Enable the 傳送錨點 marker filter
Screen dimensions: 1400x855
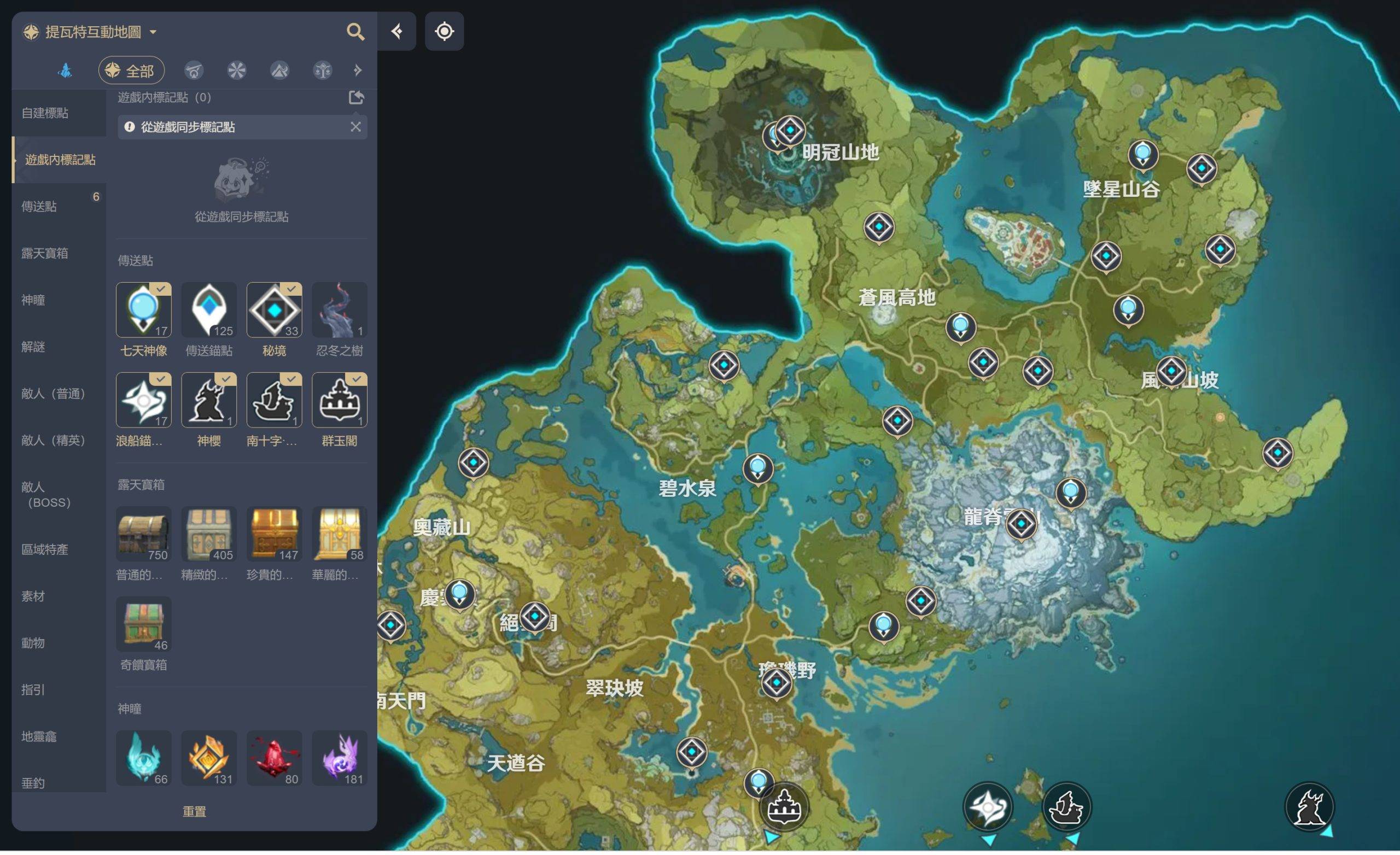[208, 310]
